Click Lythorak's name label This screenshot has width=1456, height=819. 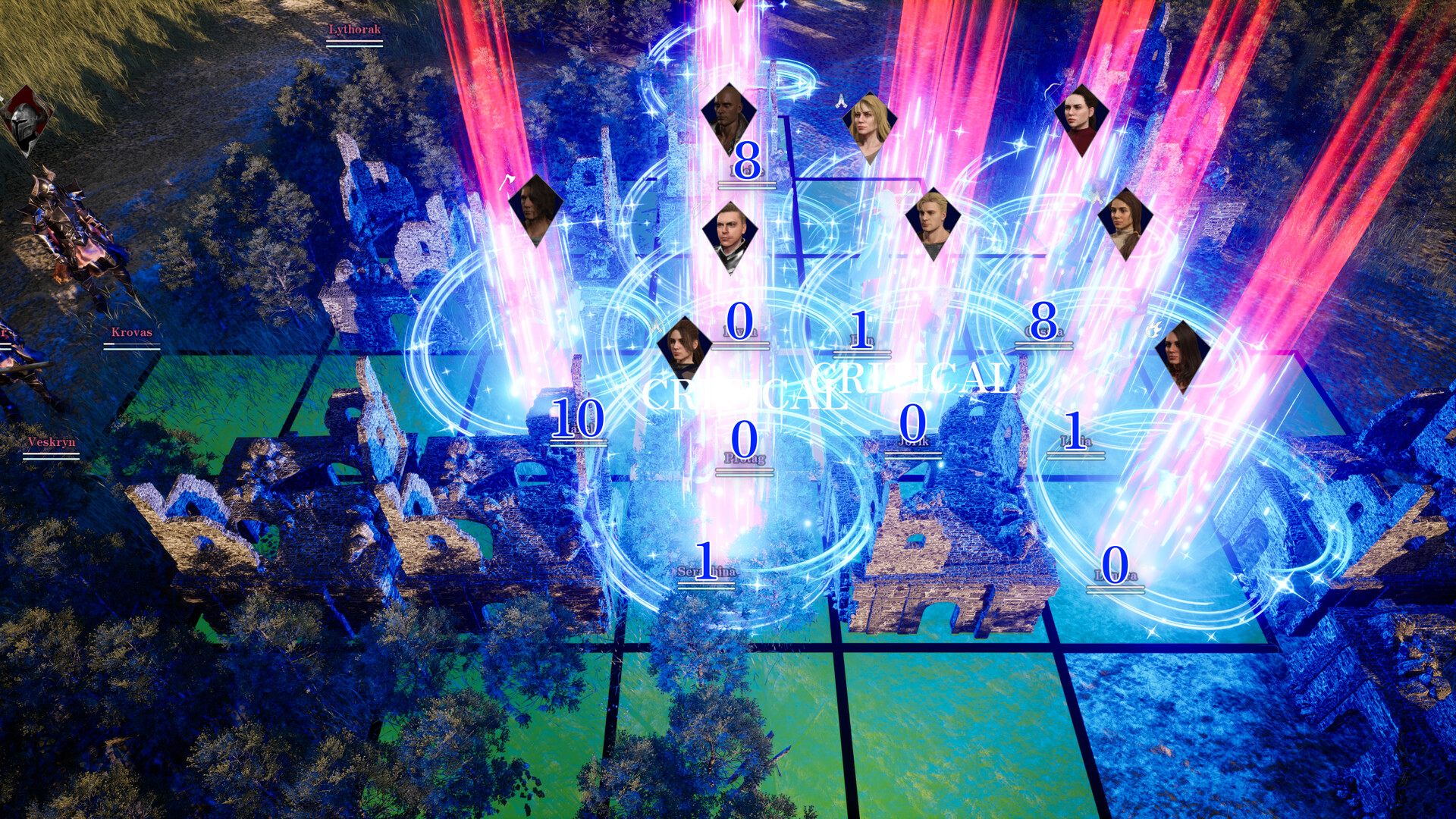click(x=353, y=27)
